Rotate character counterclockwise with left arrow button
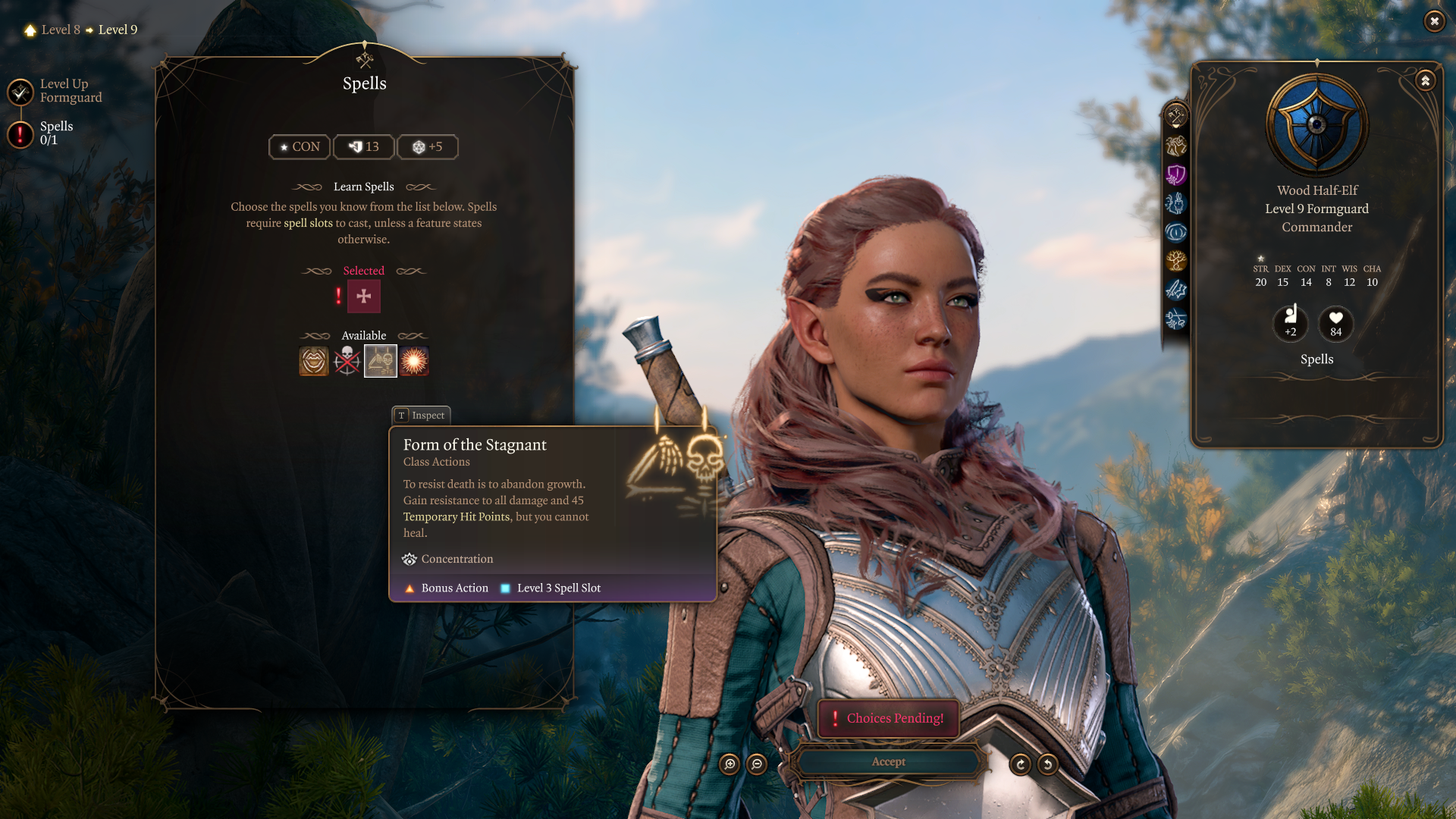This screenshot has height=819, width=1456. [x=1048, y=764]
